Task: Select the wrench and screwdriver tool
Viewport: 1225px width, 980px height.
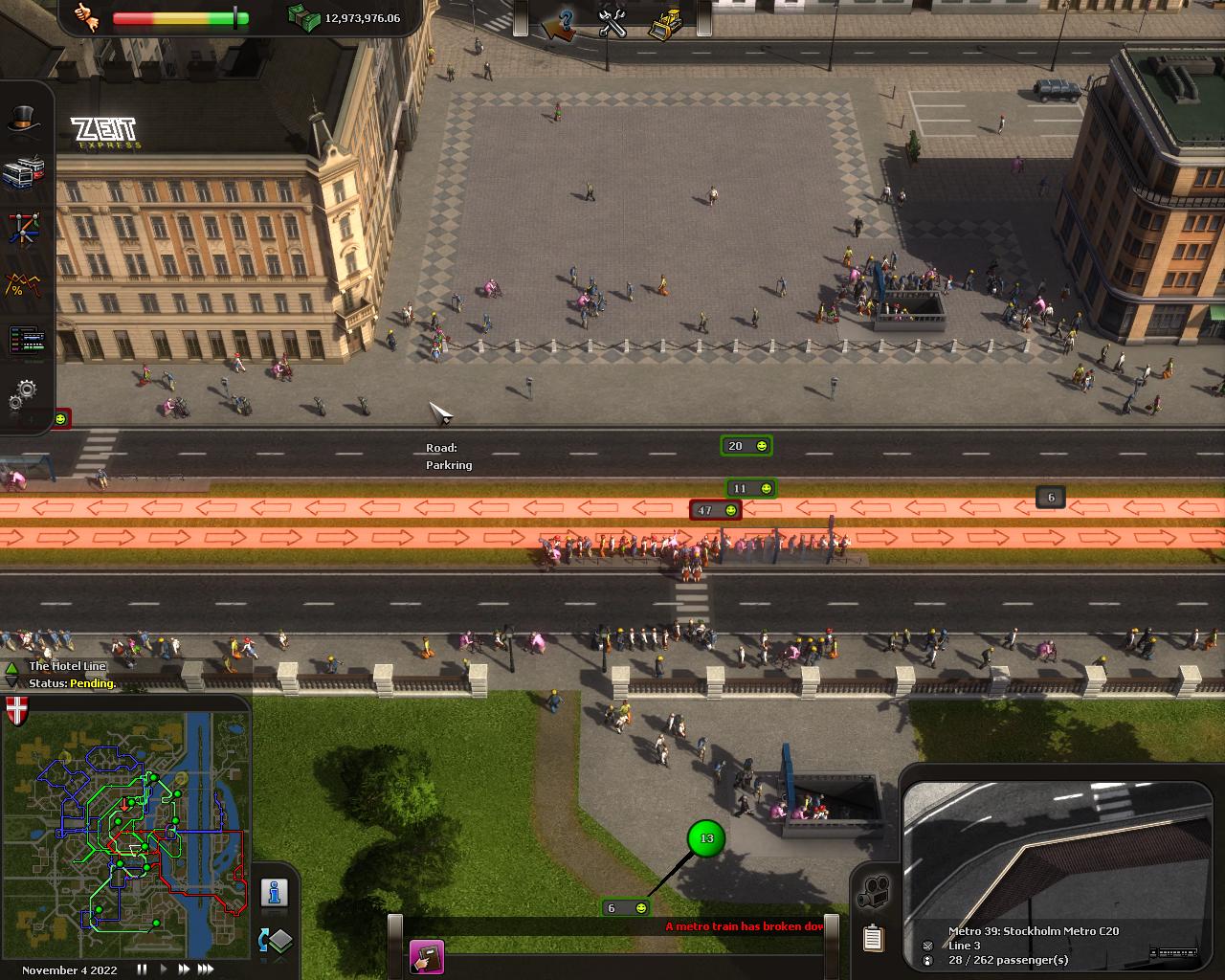Action: [612, 23]
